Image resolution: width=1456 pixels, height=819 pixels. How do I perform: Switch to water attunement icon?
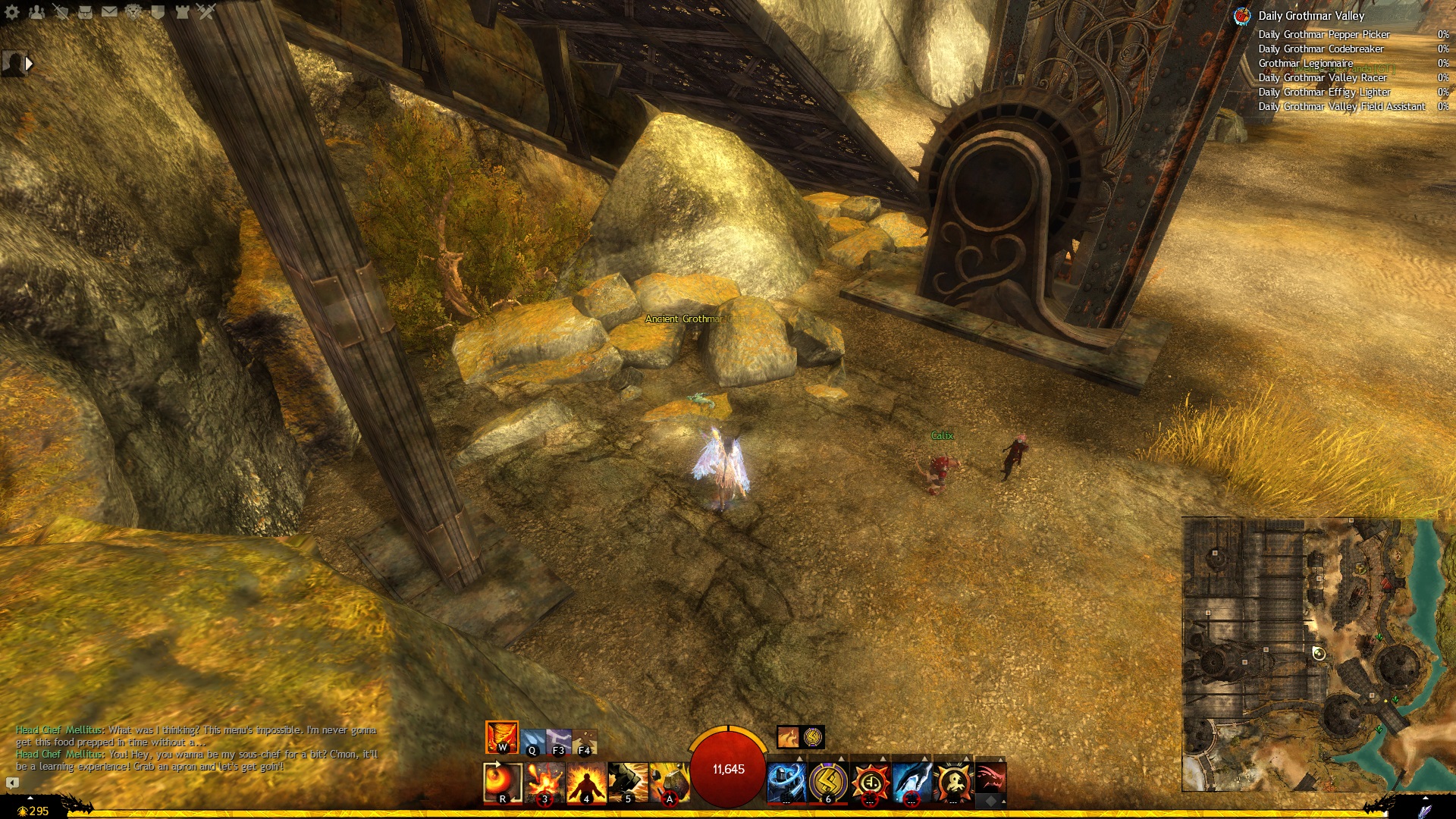point(533,741)
